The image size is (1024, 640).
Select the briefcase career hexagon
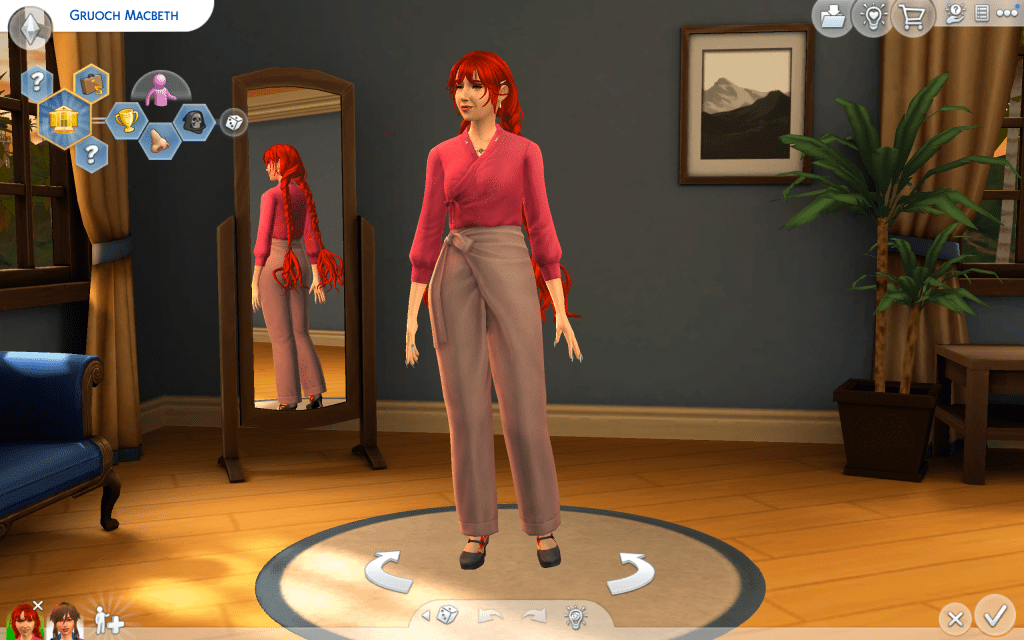[x=92, y=84]
